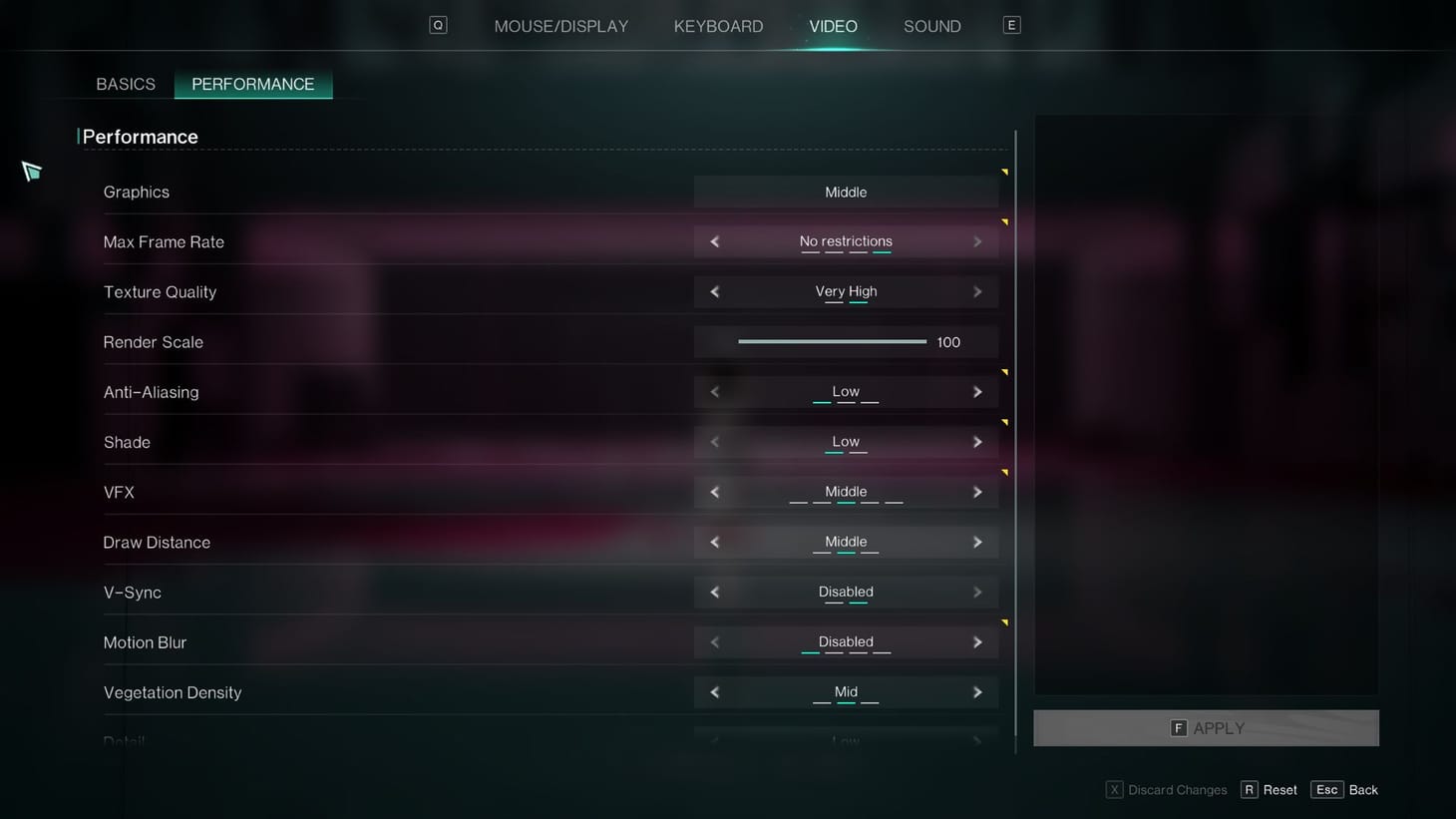Increase Texture Quality with the right arrow
The image size is (1456, 819).
click(976, 291)
